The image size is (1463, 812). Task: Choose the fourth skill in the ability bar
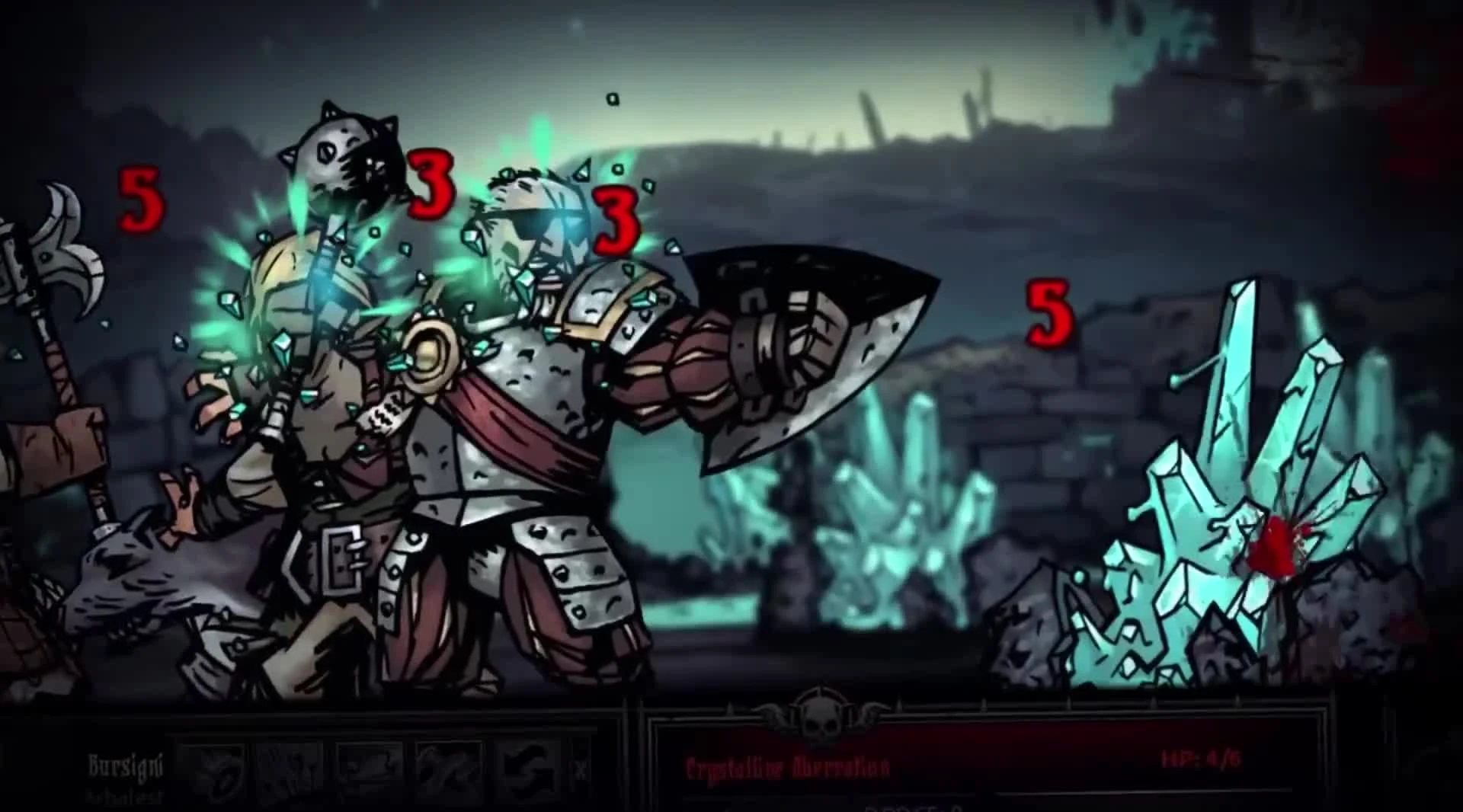coord(449,771)
